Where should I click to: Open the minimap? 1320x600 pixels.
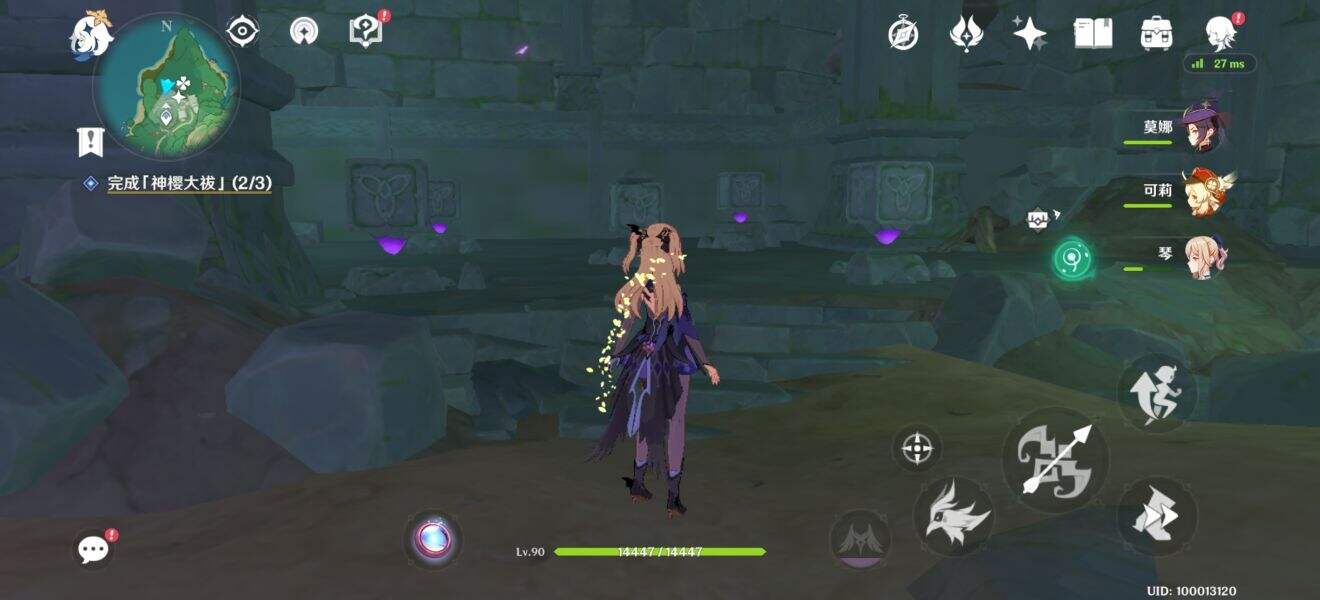(x=166, y=87)
